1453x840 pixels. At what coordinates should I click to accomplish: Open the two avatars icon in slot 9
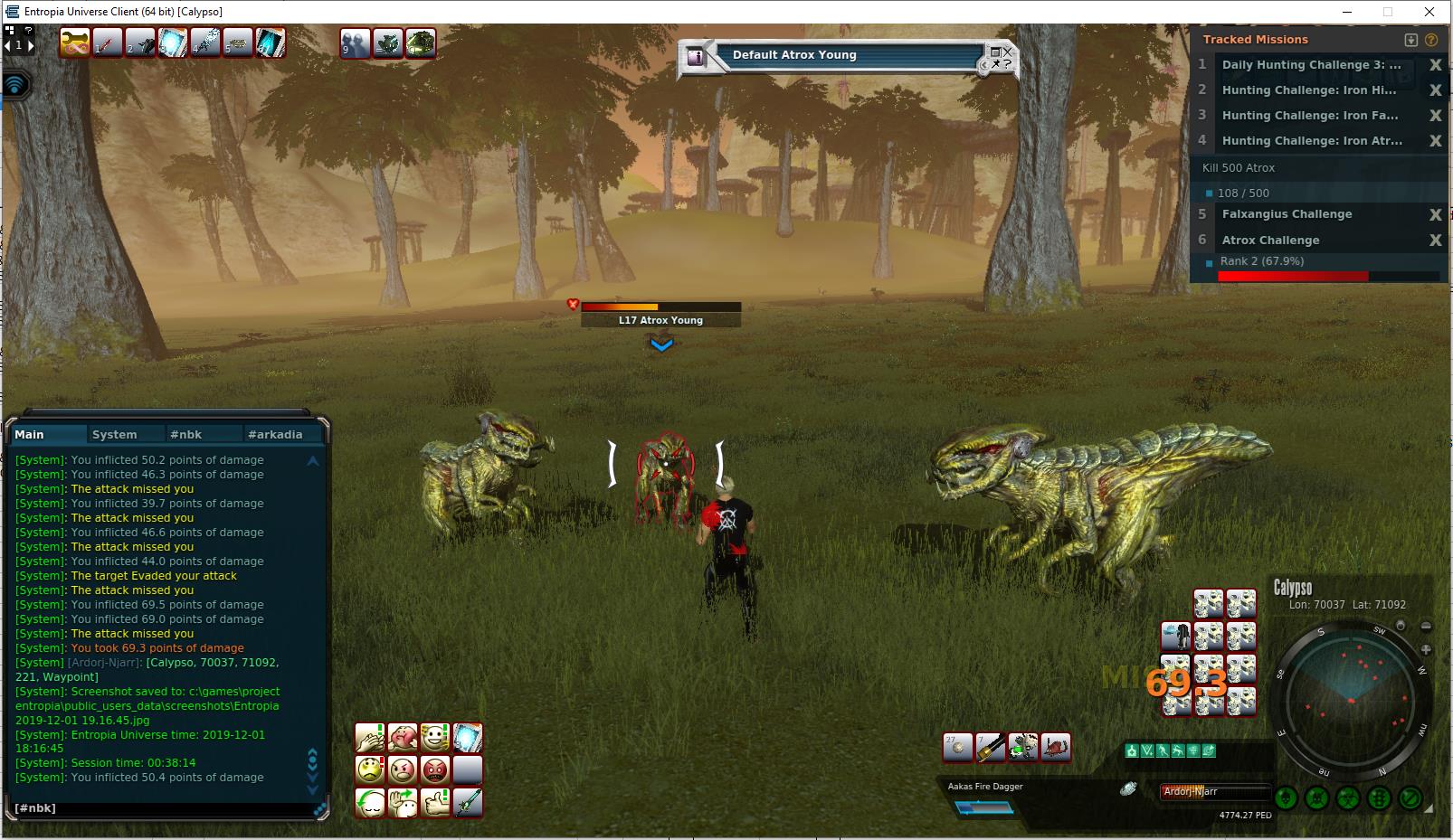[x=355, y=42]
